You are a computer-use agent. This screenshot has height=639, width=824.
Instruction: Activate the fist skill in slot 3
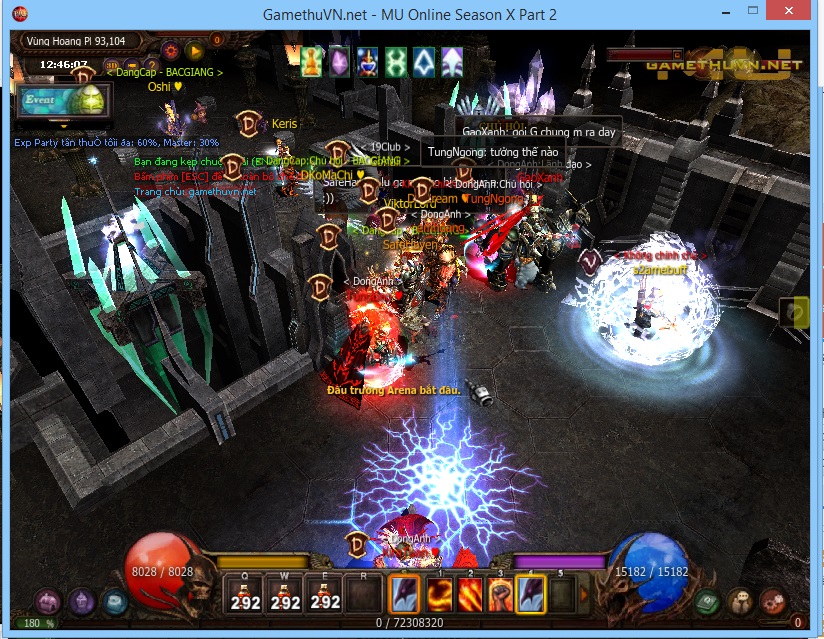pyautogui.click(x=500, y=594)
